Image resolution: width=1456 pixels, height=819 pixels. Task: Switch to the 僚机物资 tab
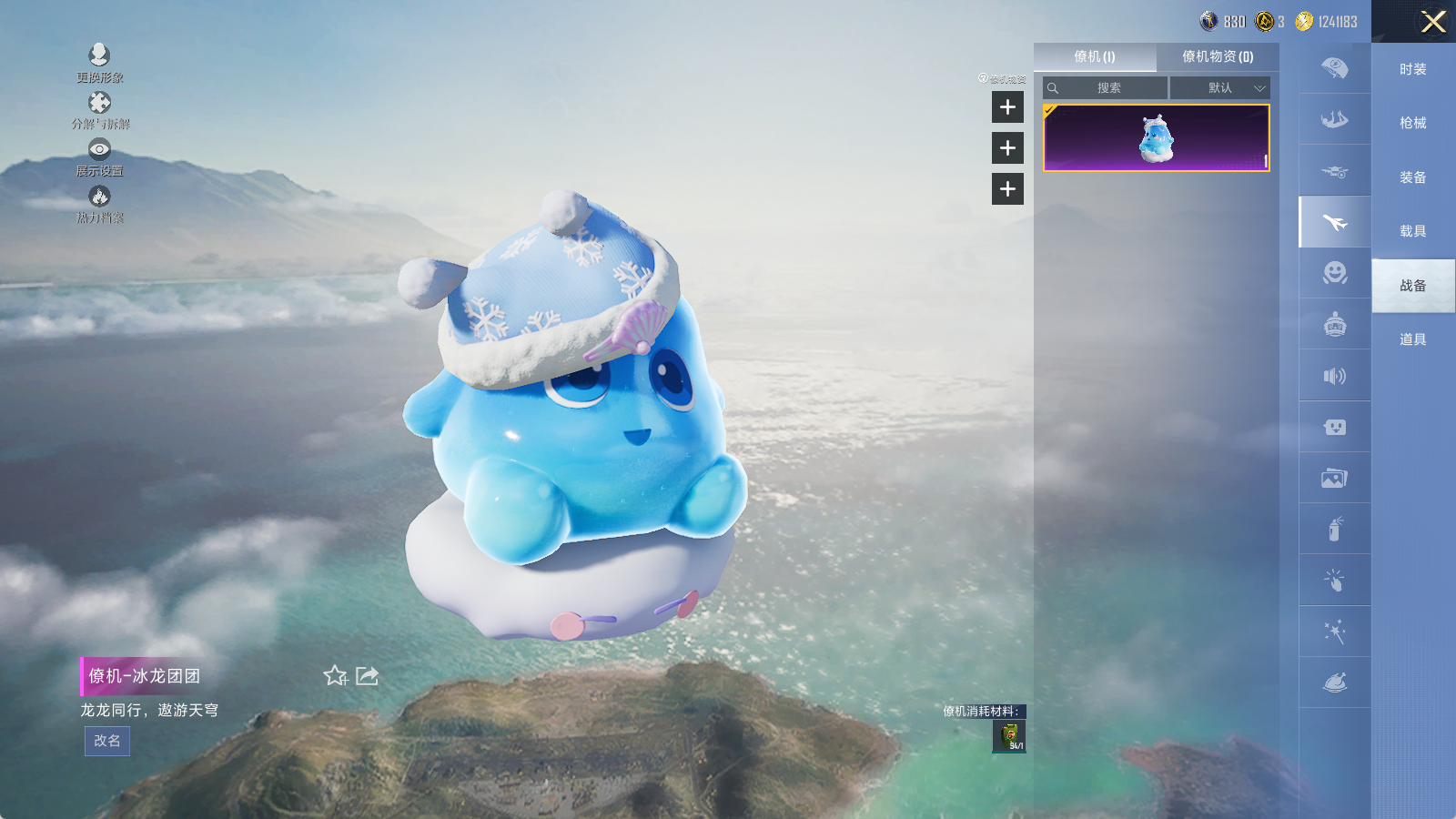[1218, 56]
